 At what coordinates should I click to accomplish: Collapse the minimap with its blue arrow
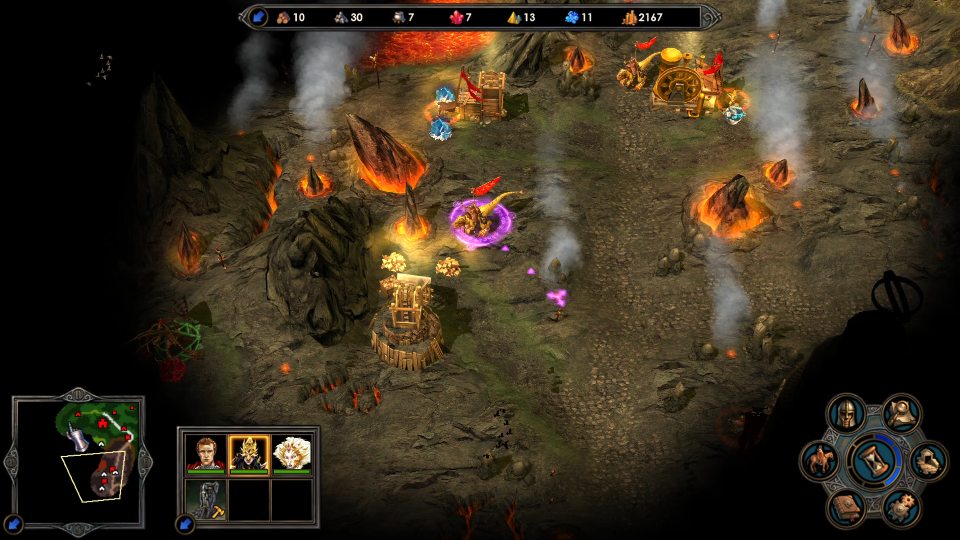[13, 523]
